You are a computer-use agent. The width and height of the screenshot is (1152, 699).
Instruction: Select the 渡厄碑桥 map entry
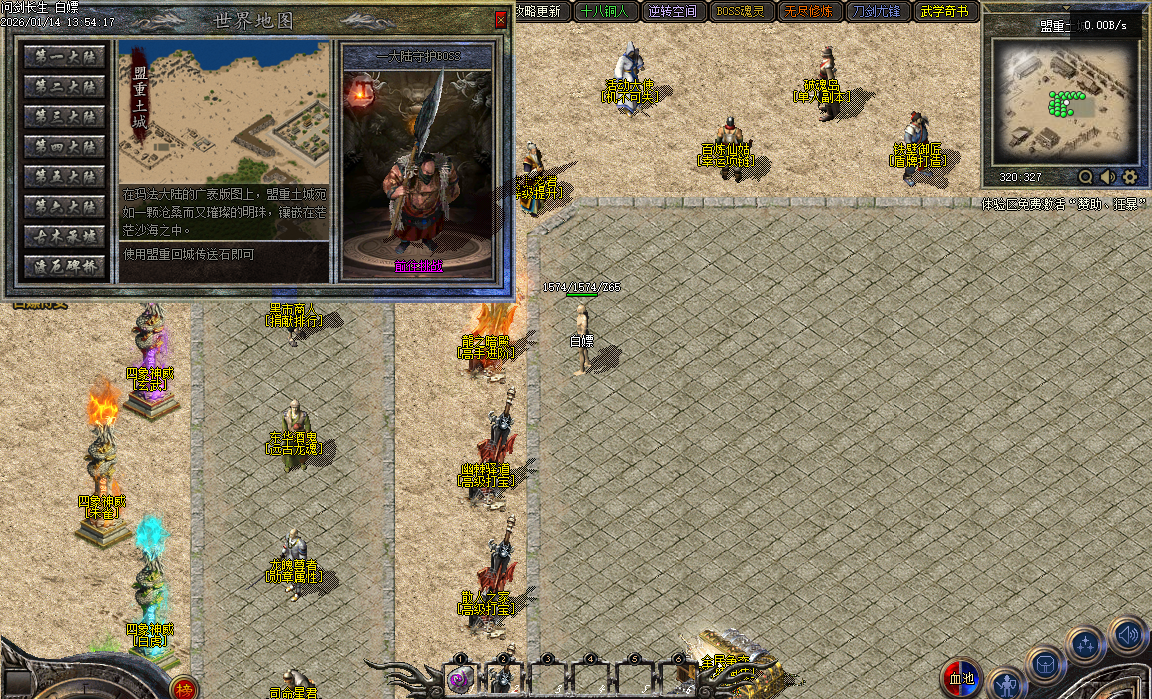click(x=65, y=268)
